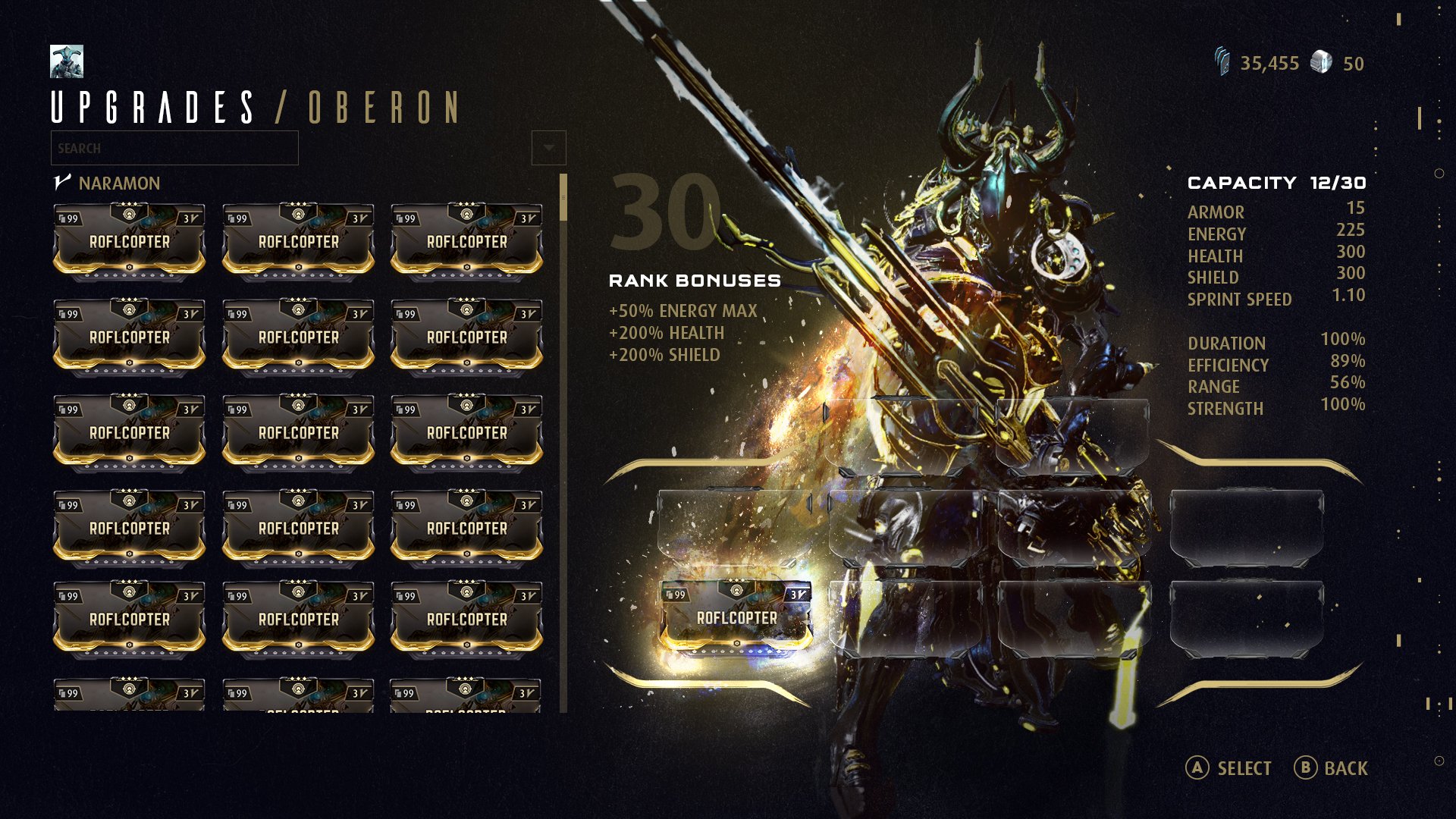1456x819 pixels.
Task: Click the SELECT action at bottom right
Action: click(1242, 768)
